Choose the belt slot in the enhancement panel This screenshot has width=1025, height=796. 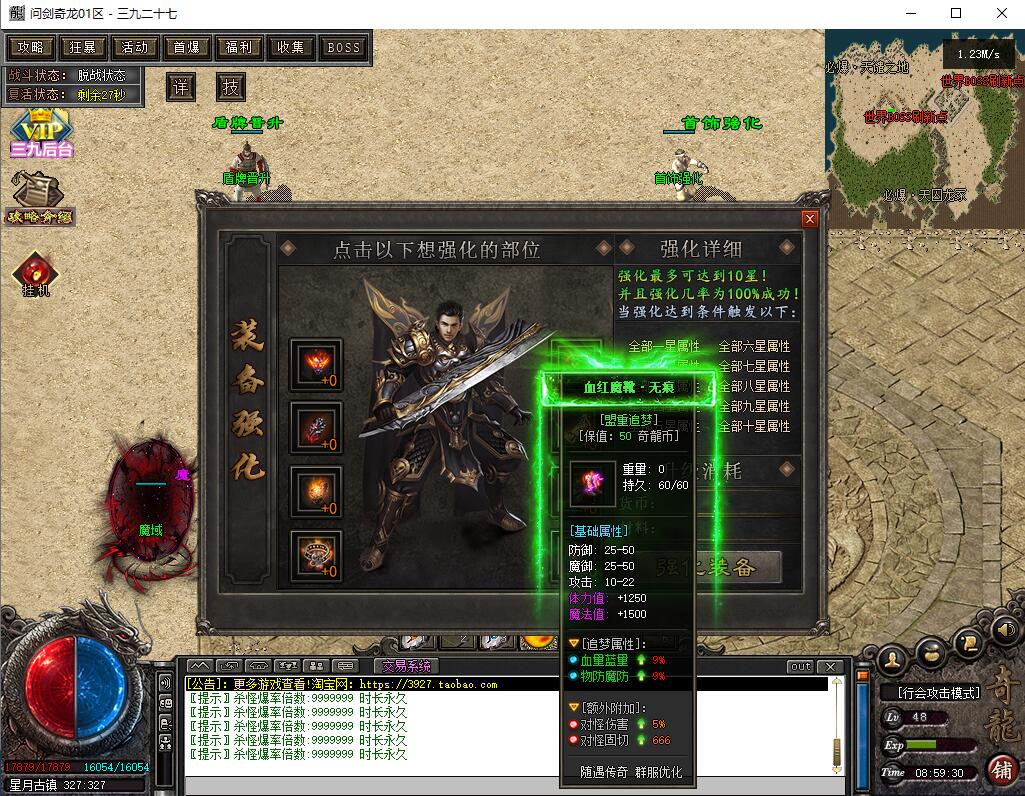pos(316,555)
